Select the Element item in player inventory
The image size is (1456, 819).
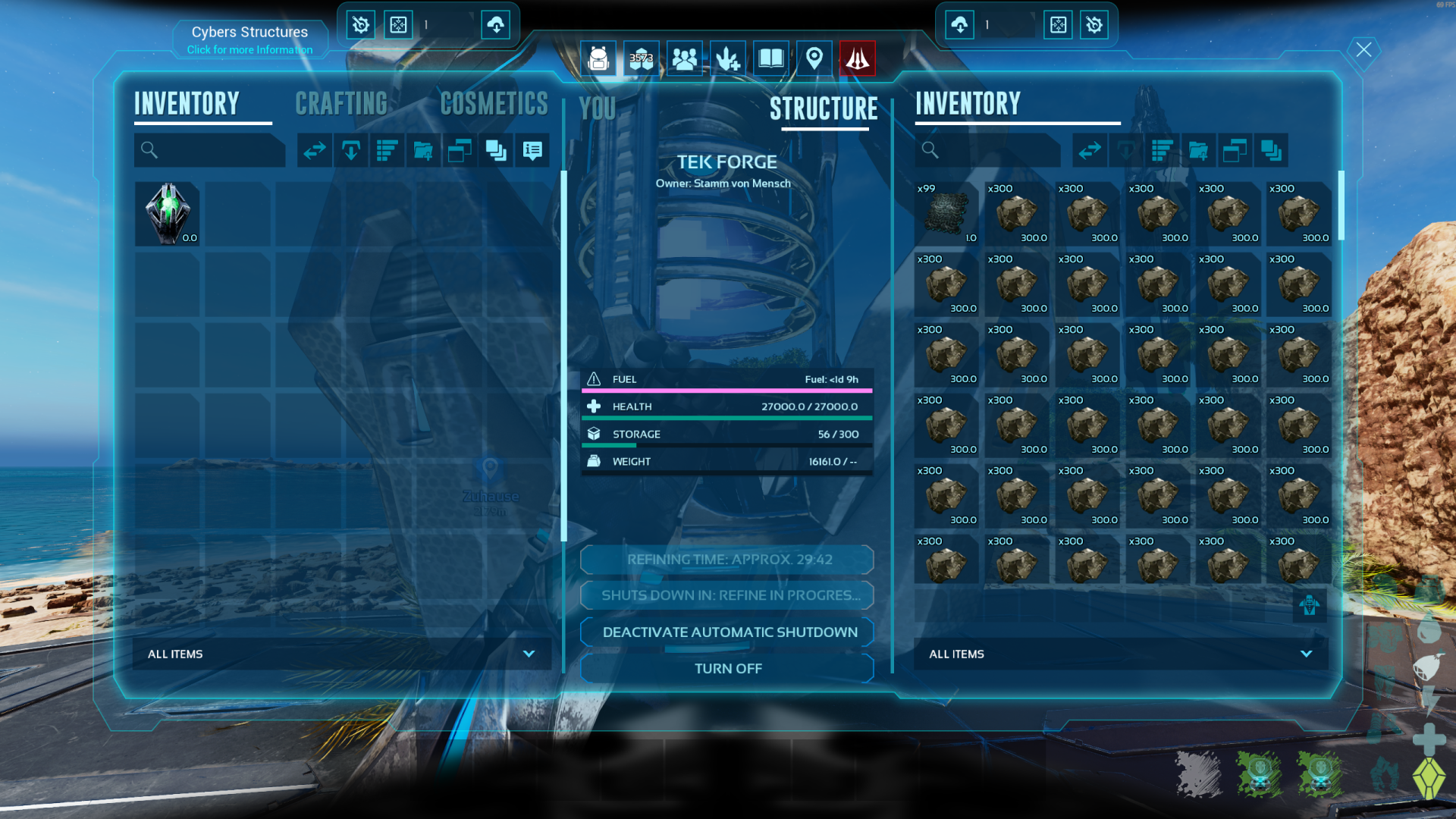pyautogui.click(x=168, y=213)
